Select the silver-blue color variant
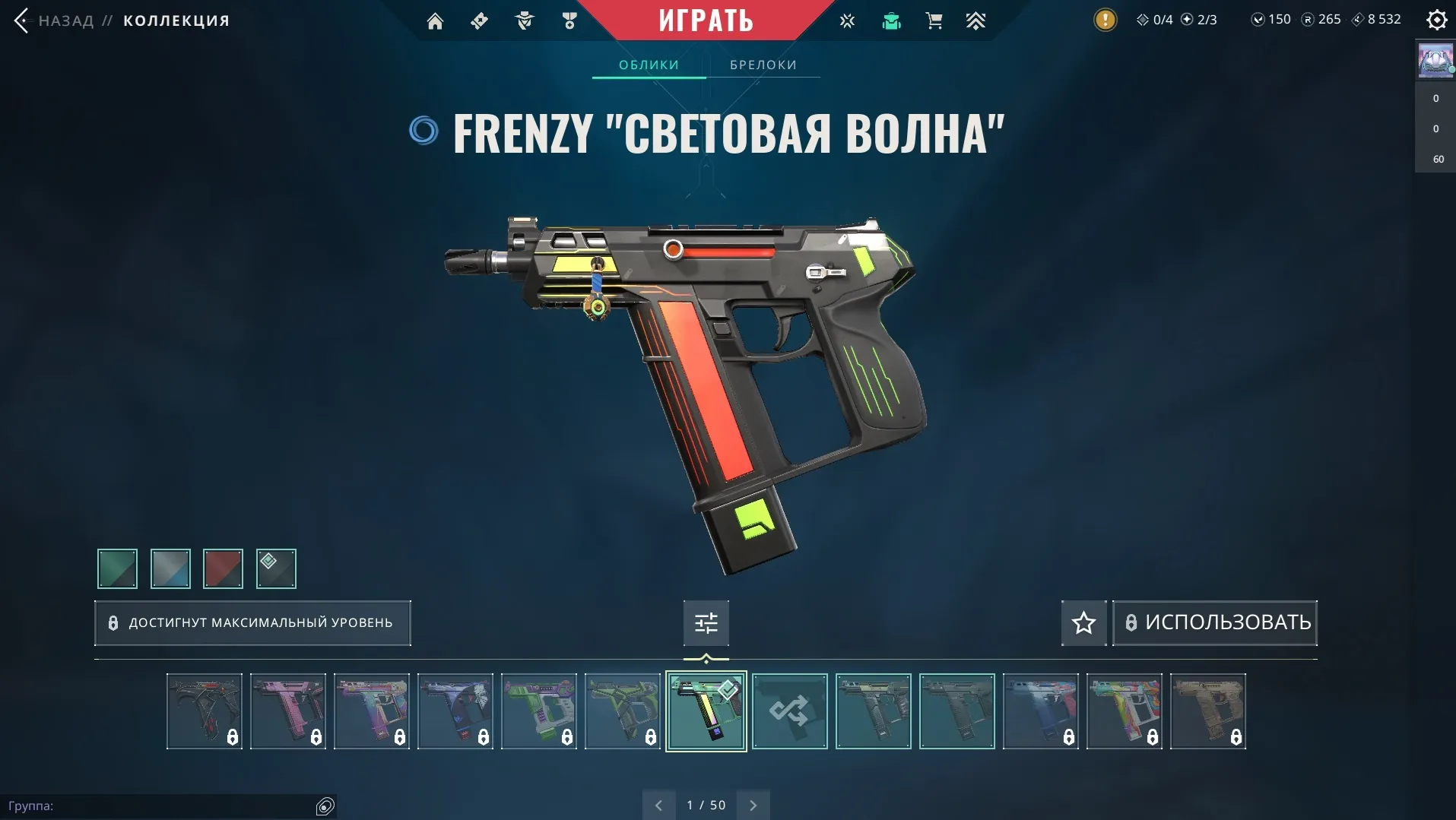Viewport: 1456px width, 820px height. coord(170,568)
